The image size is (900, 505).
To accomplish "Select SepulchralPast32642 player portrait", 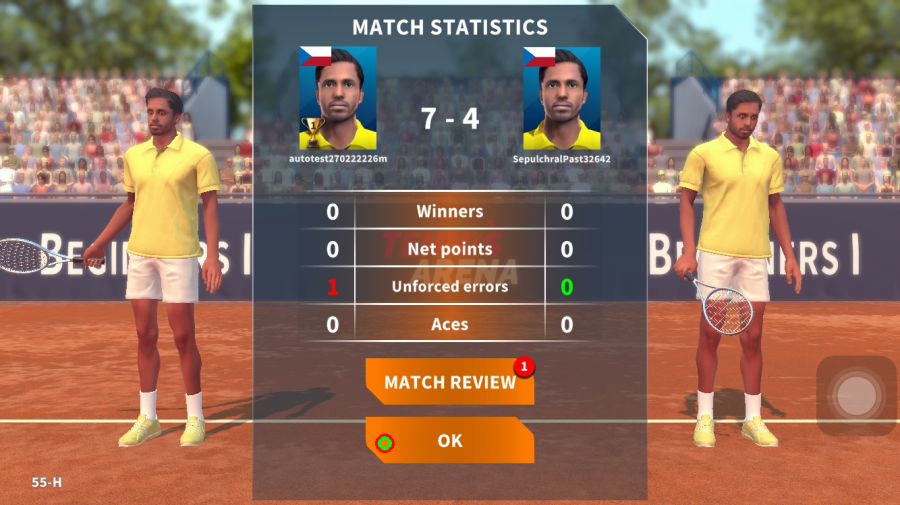I will pyautogui.click(x=561, y=98).
